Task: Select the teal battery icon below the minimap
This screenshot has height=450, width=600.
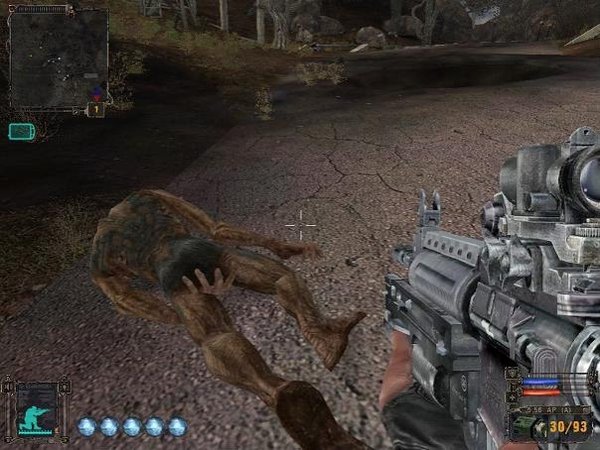Action: pos(21,131)
